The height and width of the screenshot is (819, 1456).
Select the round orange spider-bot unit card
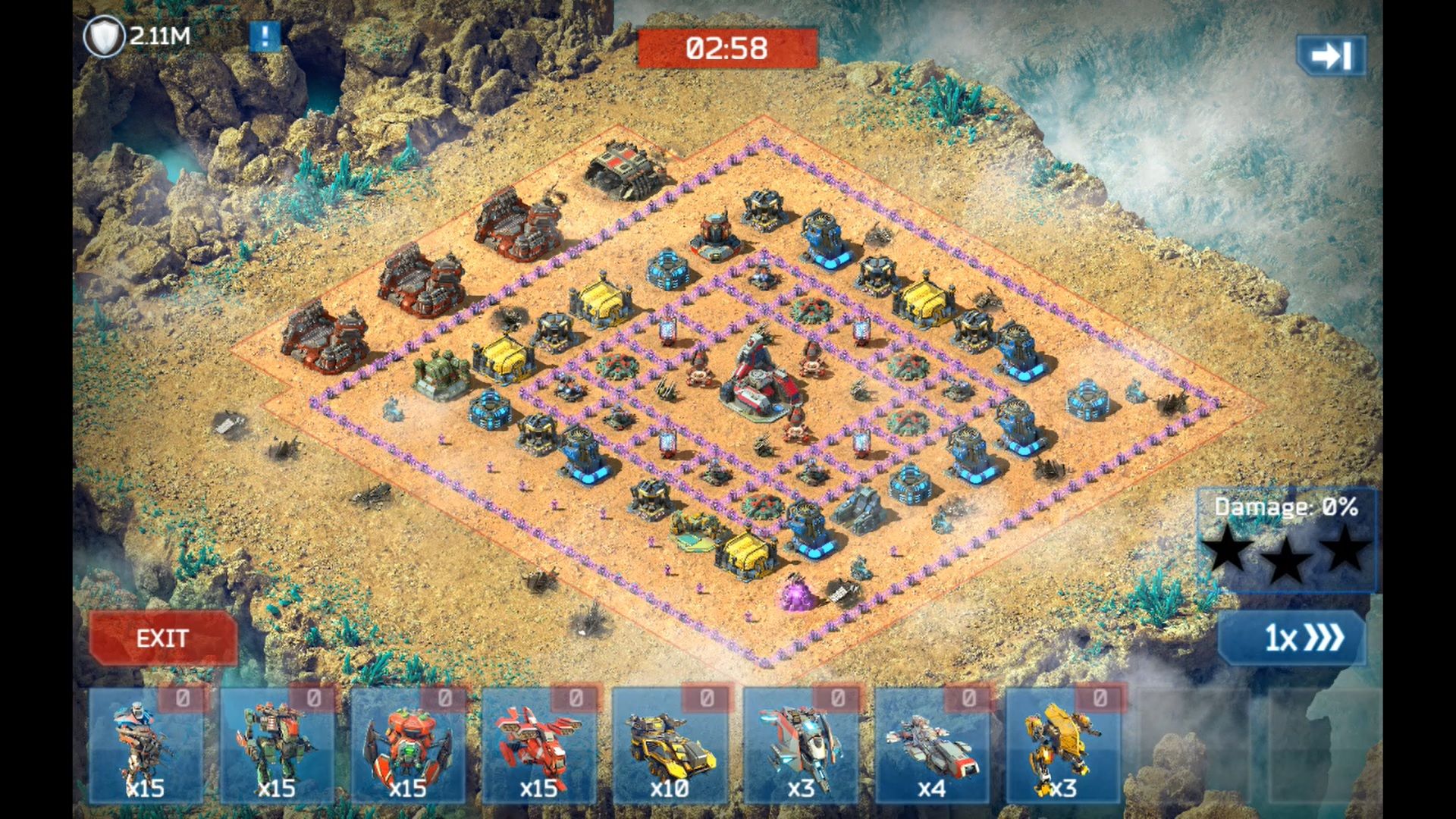408,745
